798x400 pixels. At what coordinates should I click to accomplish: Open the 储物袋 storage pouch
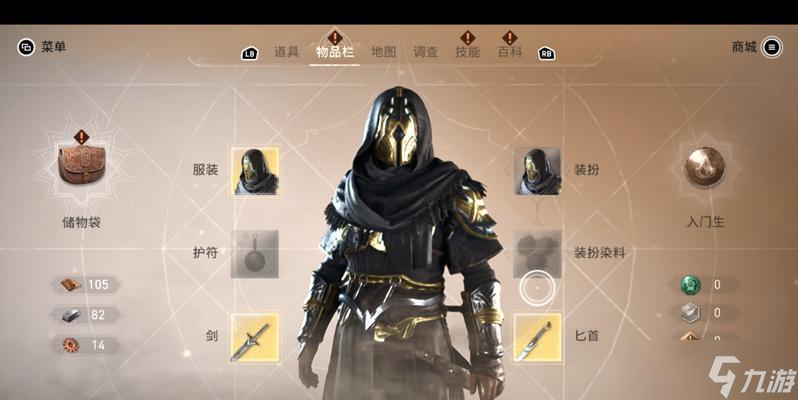81,168
